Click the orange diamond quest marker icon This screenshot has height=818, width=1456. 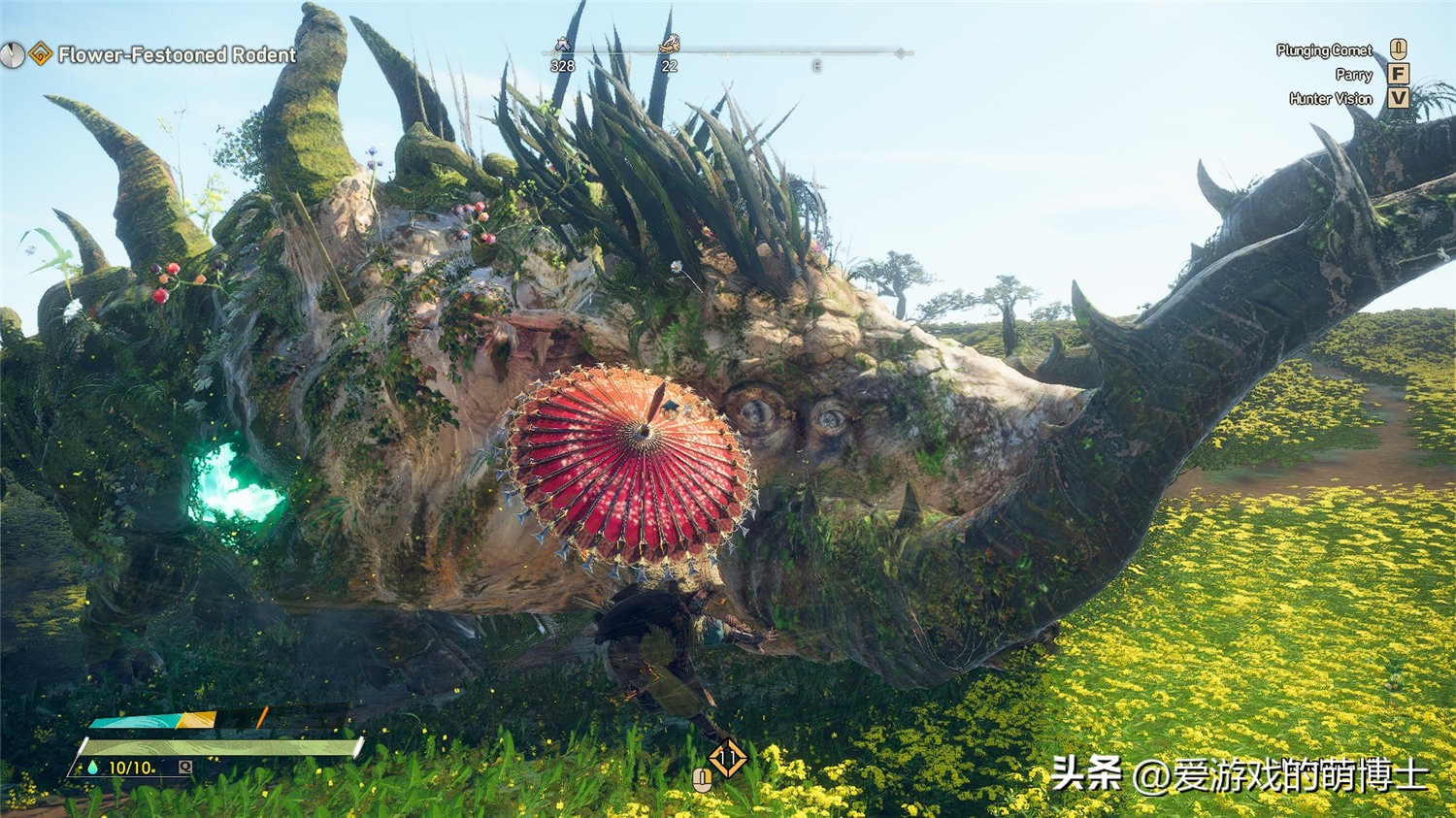pyautogui.click(x=40, y=54)
